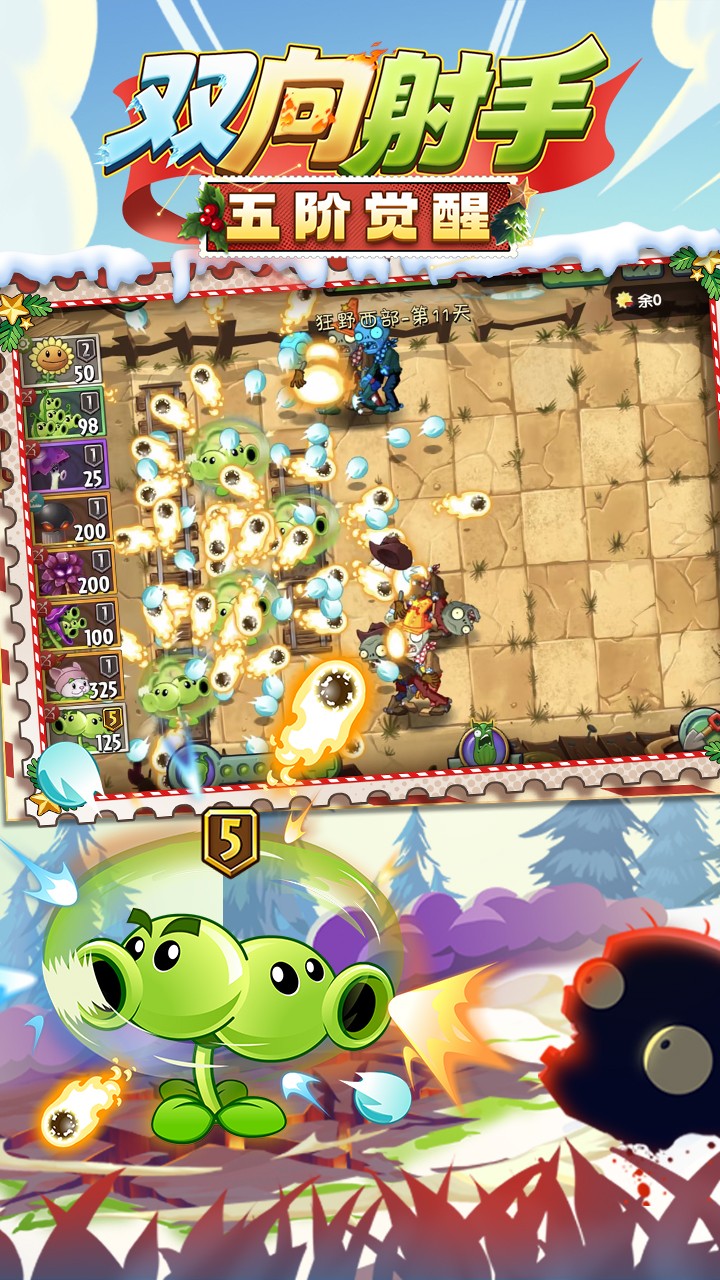Pick the pink Cattail seed packet costing 325

[x=83, y=678]
